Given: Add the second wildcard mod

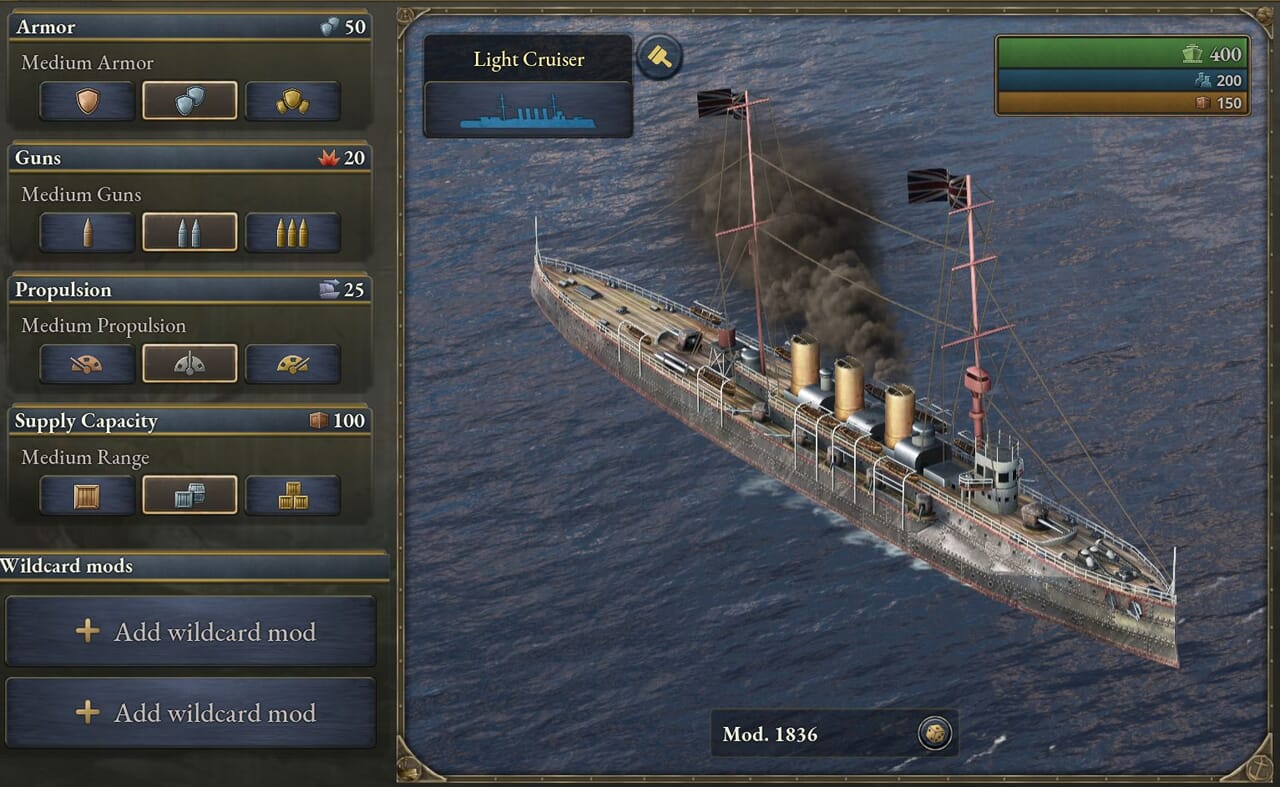Looking at the screenshot, I should tap(191, 713).
